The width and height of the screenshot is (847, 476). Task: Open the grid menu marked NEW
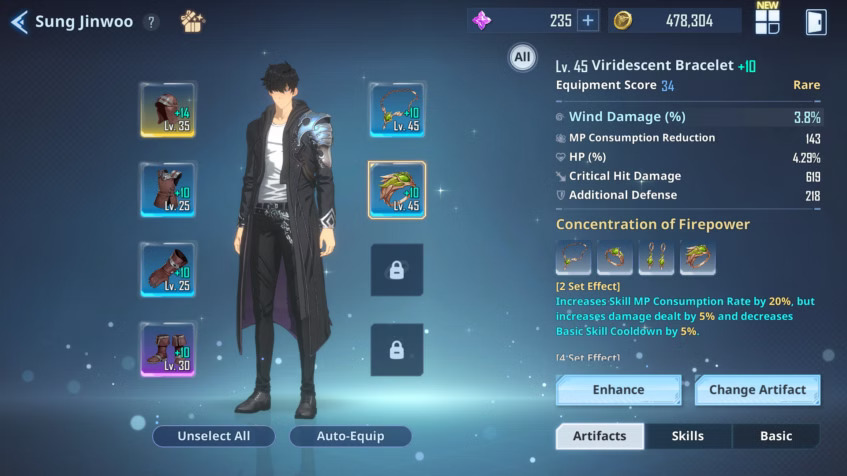click(x=767, y=21)
